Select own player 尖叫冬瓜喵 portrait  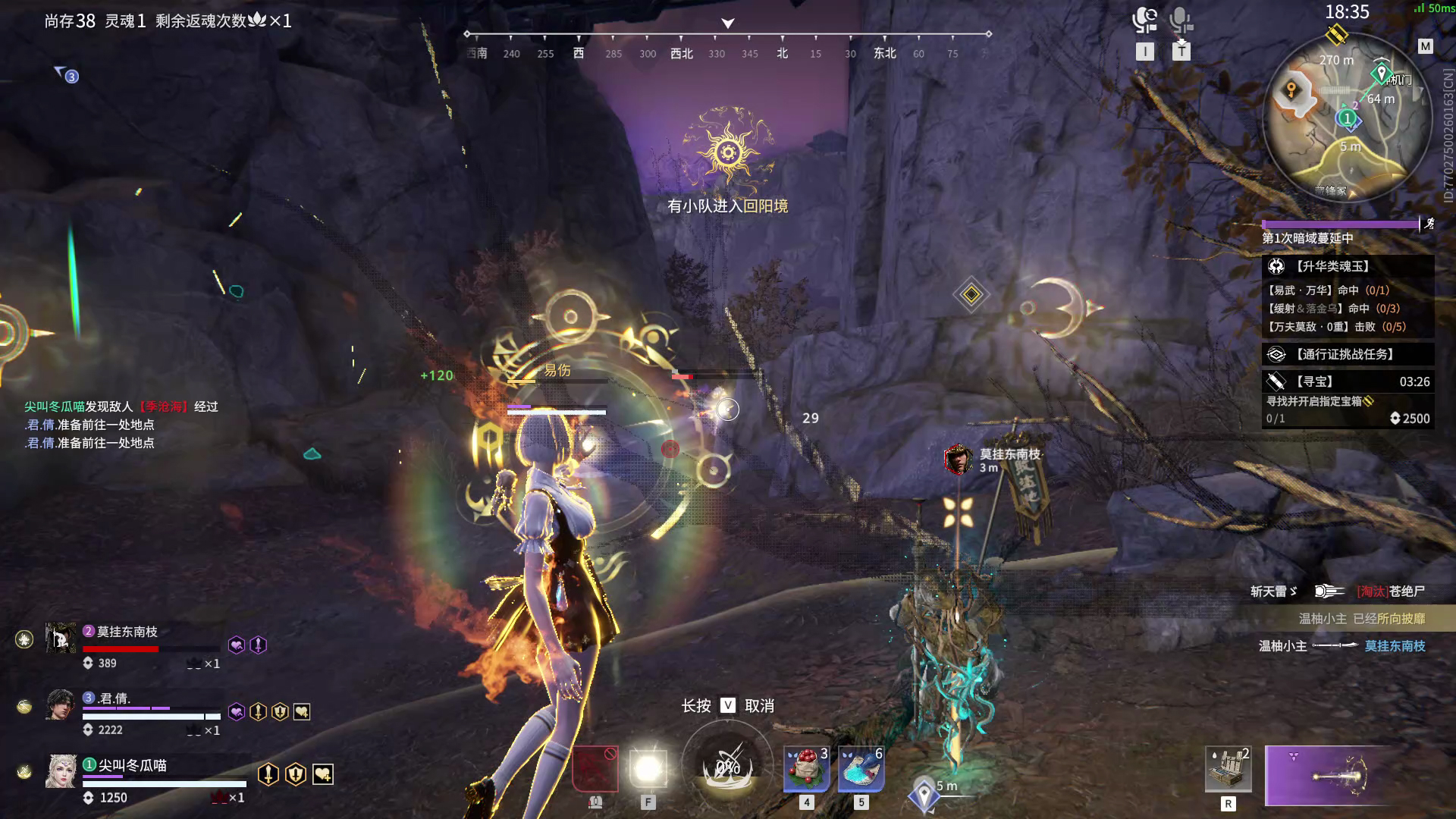tap(61, 772)
